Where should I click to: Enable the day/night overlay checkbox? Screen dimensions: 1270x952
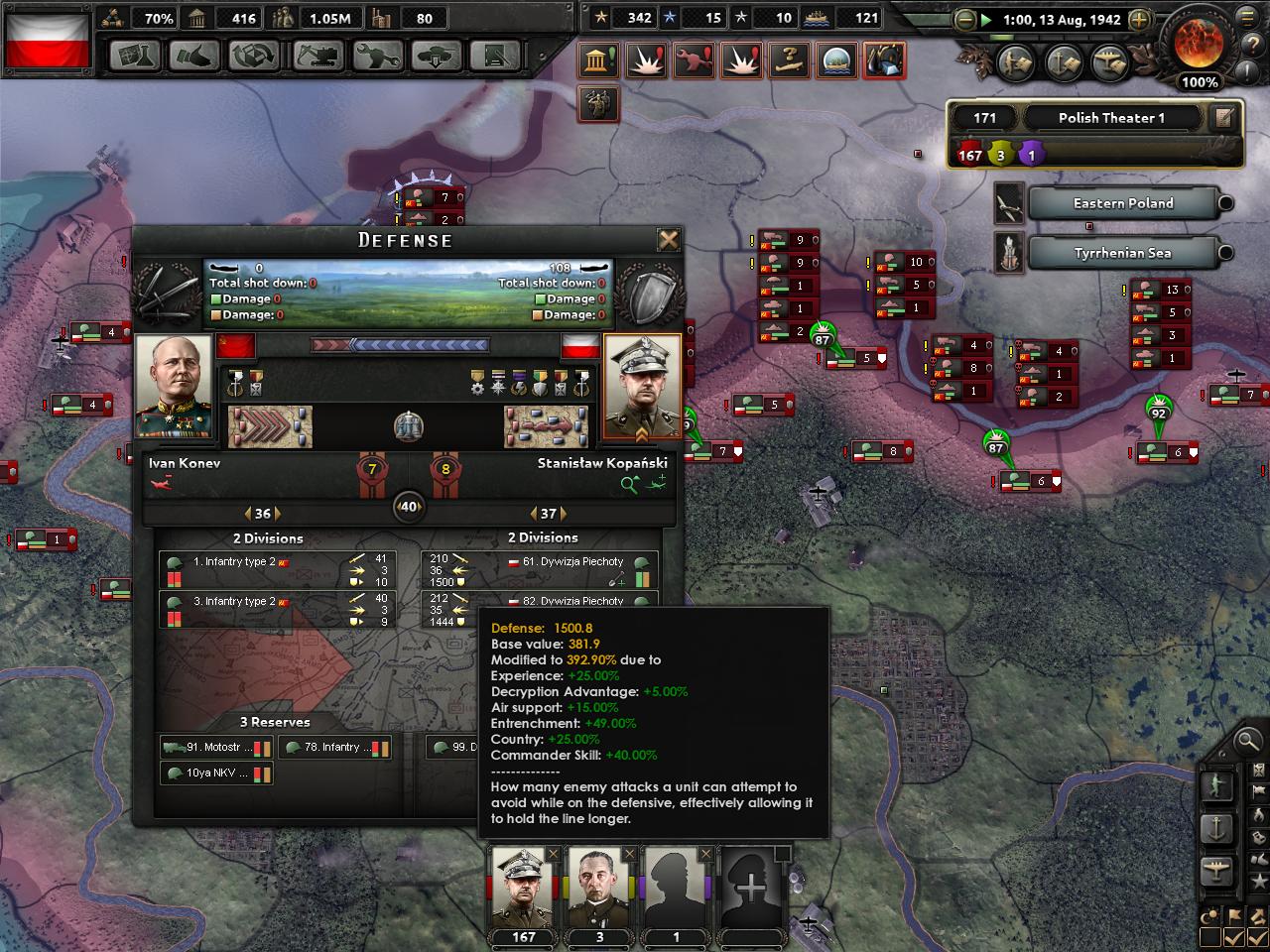tap(1209, 935)
